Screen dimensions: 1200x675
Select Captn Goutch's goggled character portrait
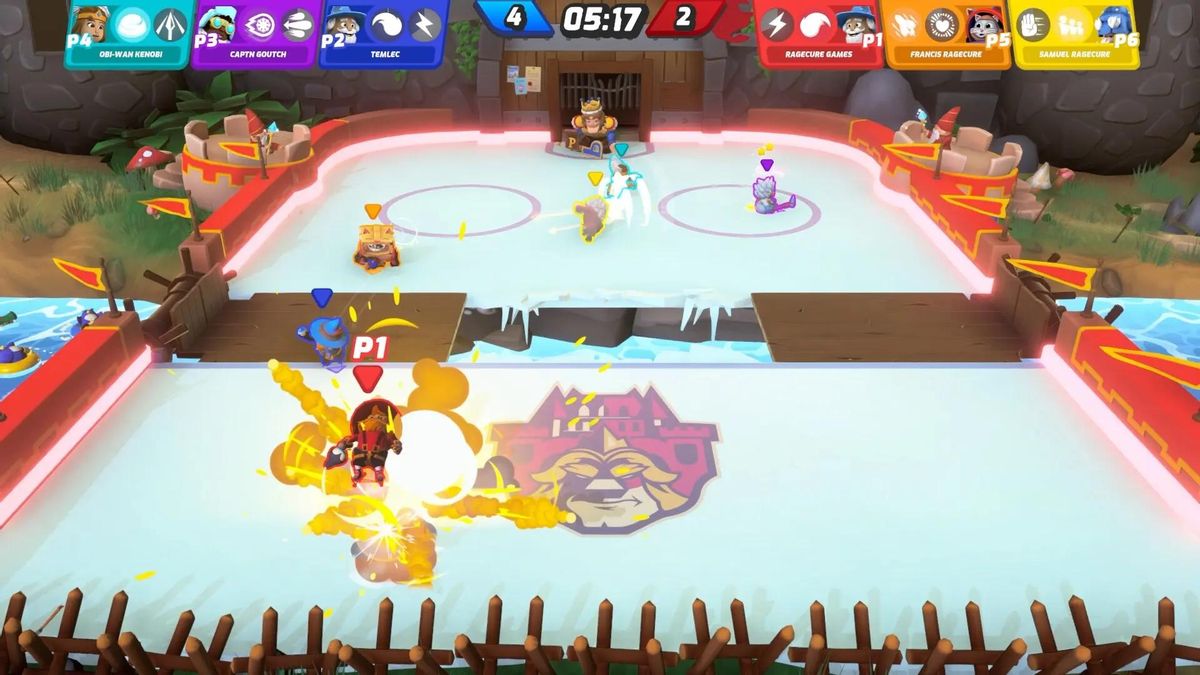[x=217, y=24]
